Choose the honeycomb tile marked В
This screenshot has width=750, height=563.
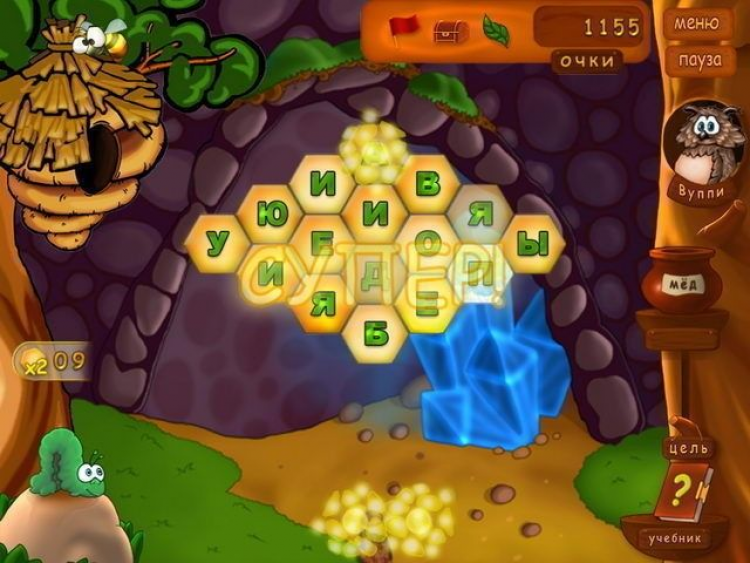pos(428,184)
